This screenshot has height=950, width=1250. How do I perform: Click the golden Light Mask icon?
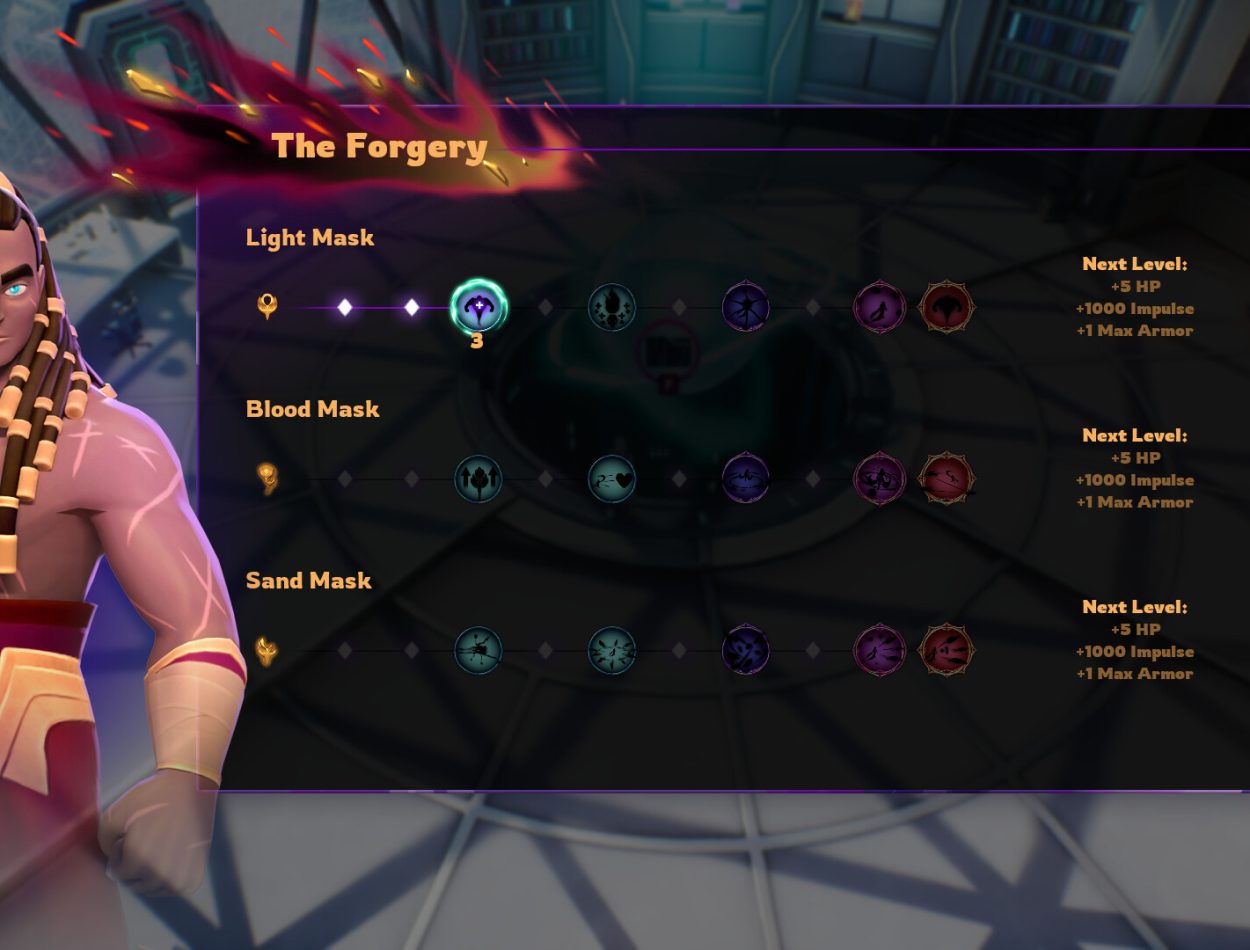click(267, 306)
